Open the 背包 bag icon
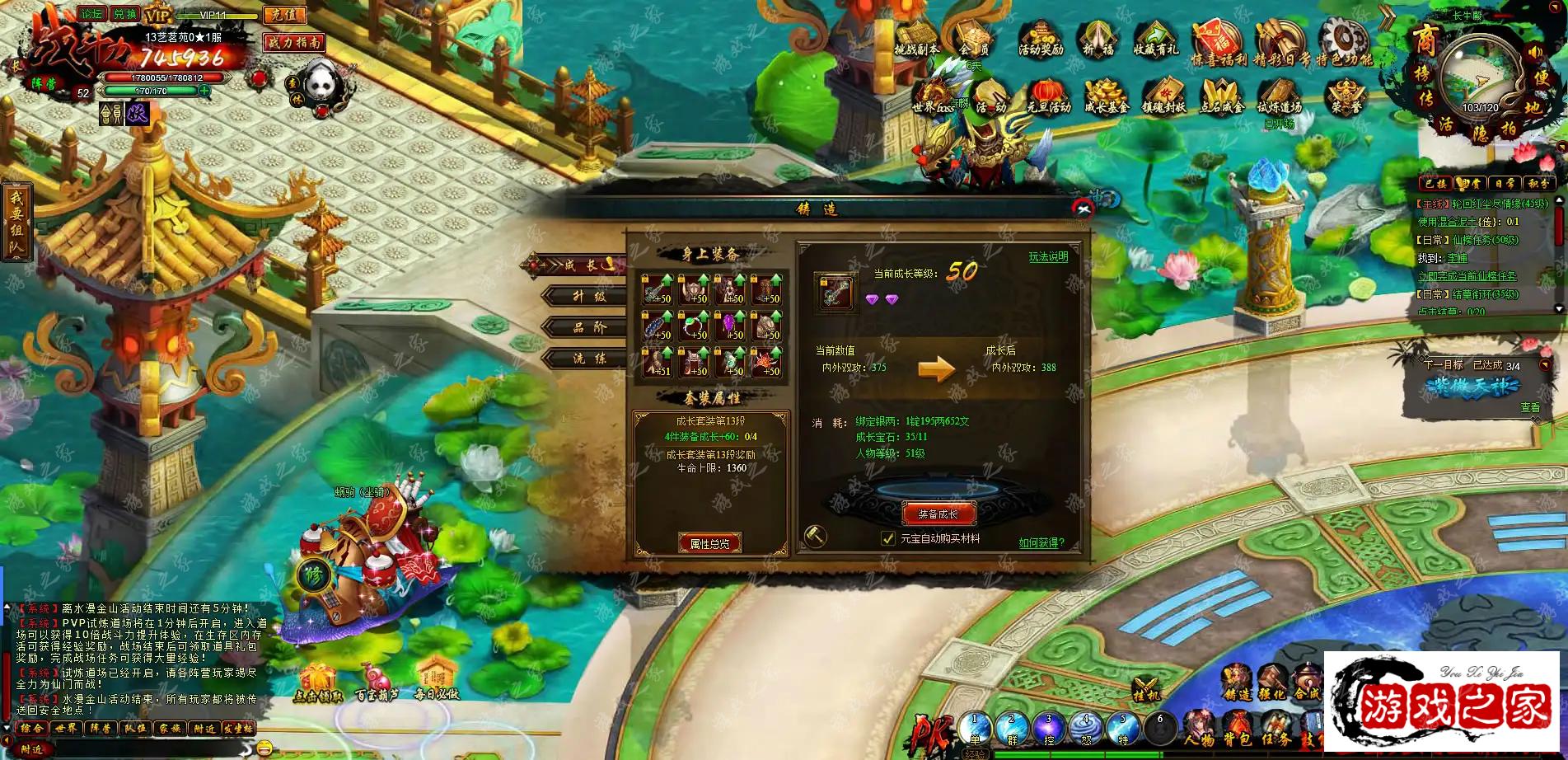The image size is (1568, 760). (1238, 726)
